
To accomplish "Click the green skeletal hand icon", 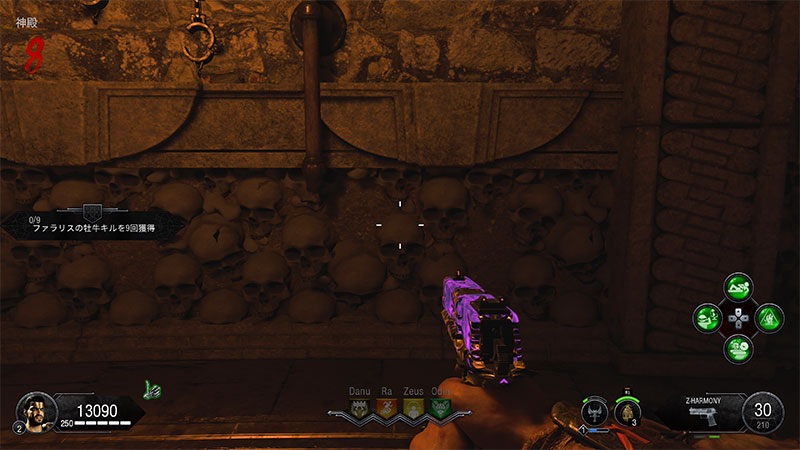I will coord(152,387).
